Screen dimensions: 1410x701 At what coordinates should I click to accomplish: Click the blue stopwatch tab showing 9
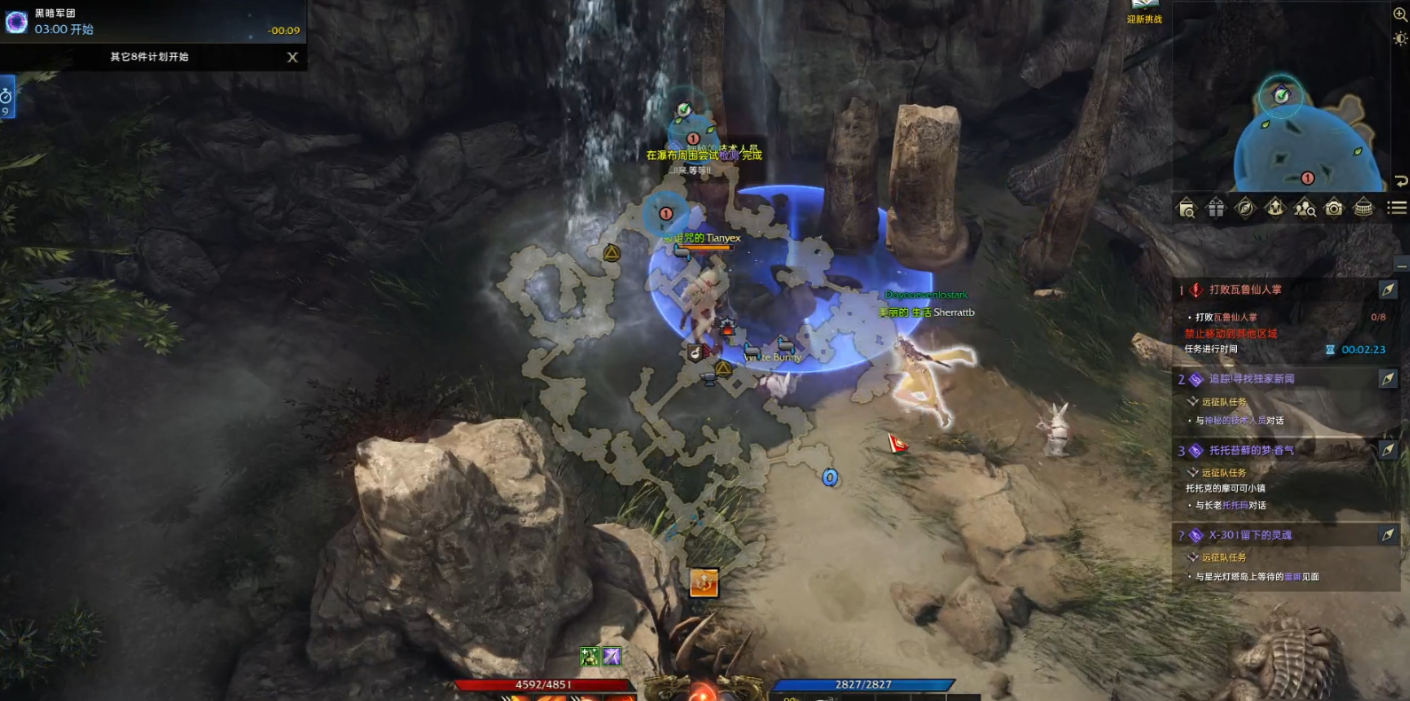tap(6, 100)
